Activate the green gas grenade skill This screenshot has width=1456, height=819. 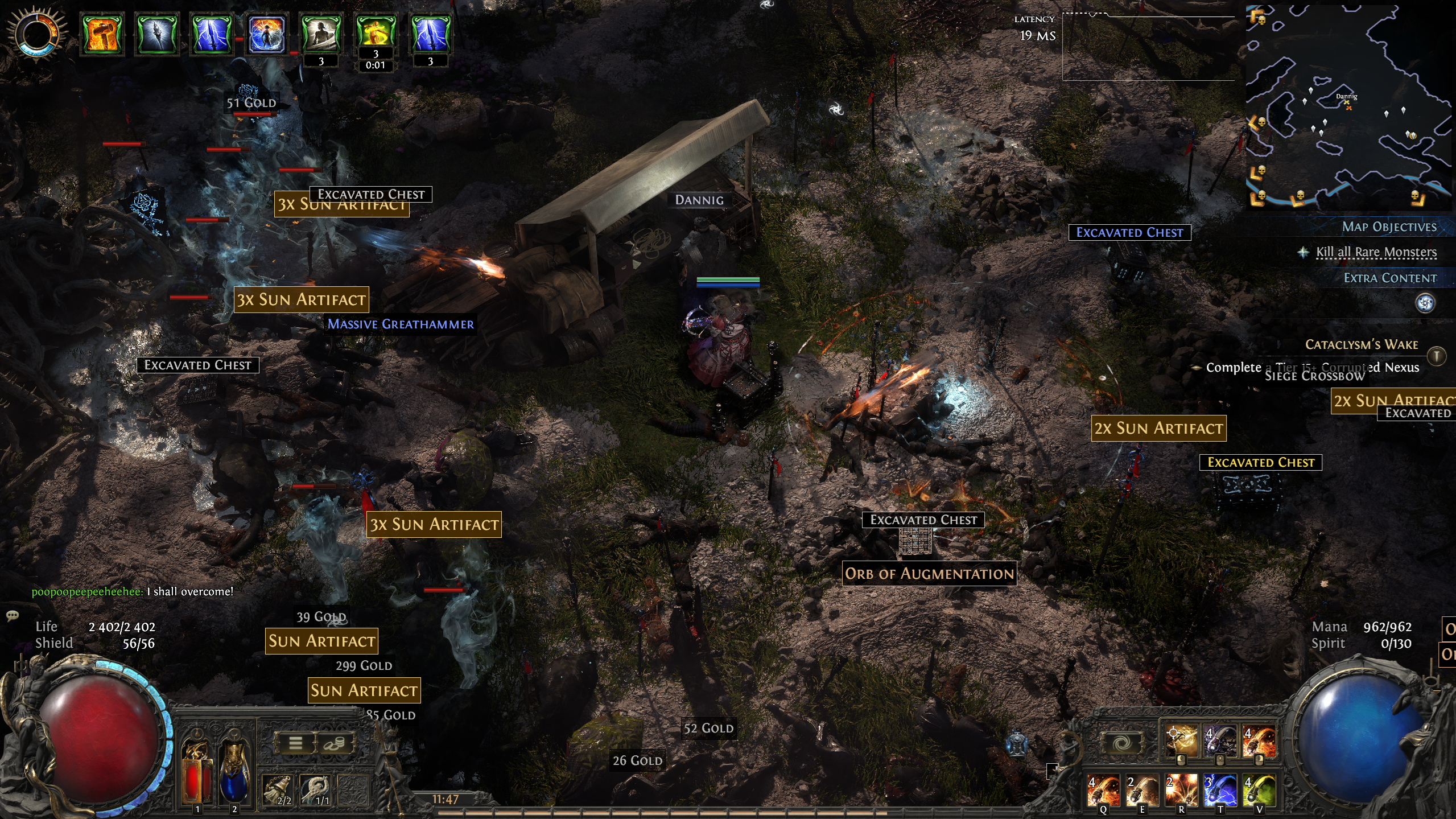(1259, 790)
